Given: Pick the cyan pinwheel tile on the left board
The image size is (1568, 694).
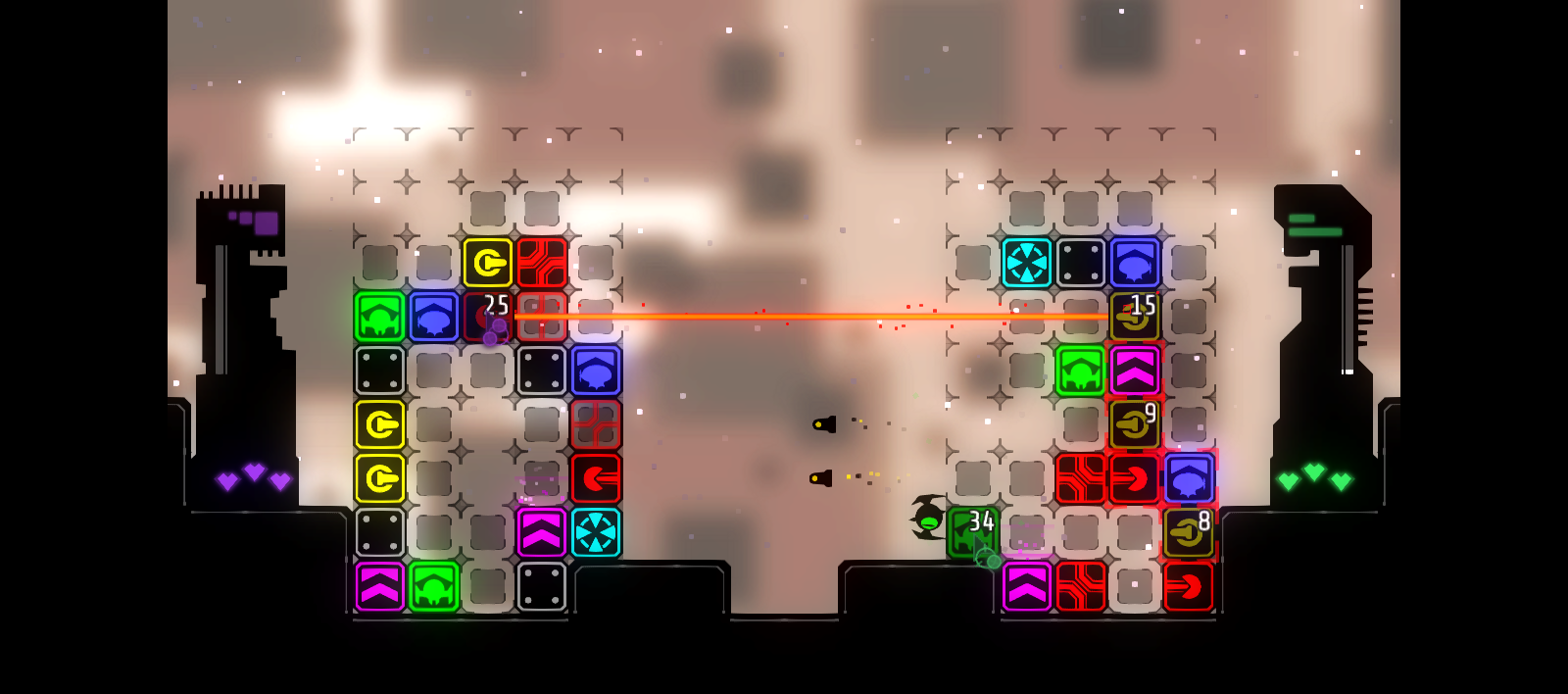Looking at the screenshot, I should [x=596, y=532].
